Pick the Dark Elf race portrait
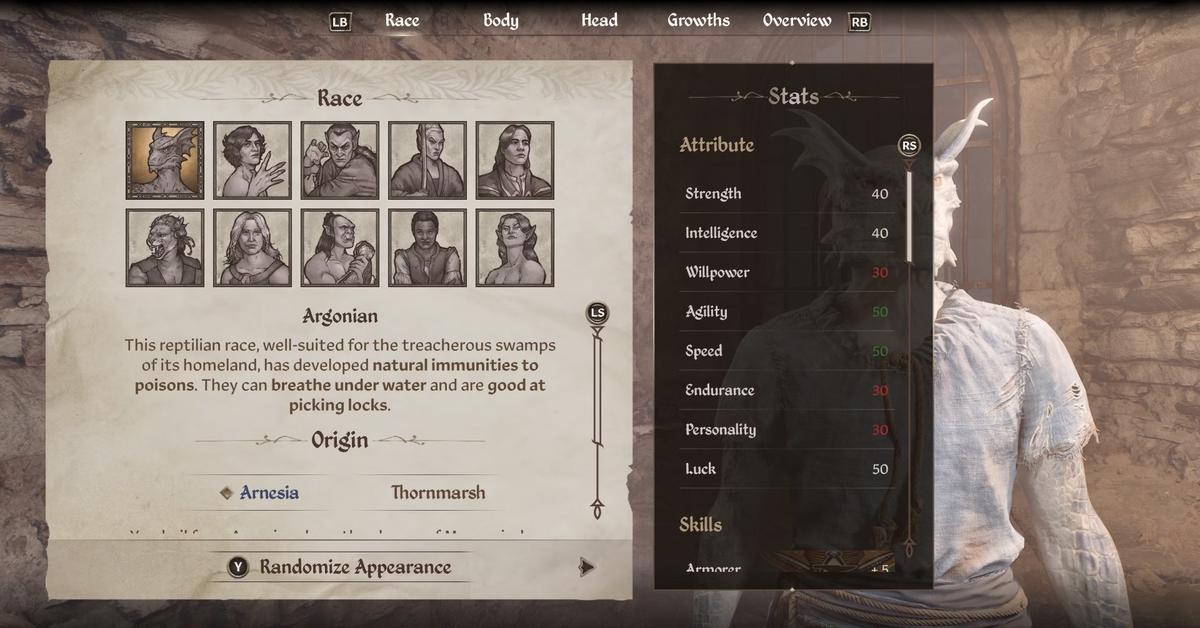Screen dimensions: 1200x628 click(340, 160)
